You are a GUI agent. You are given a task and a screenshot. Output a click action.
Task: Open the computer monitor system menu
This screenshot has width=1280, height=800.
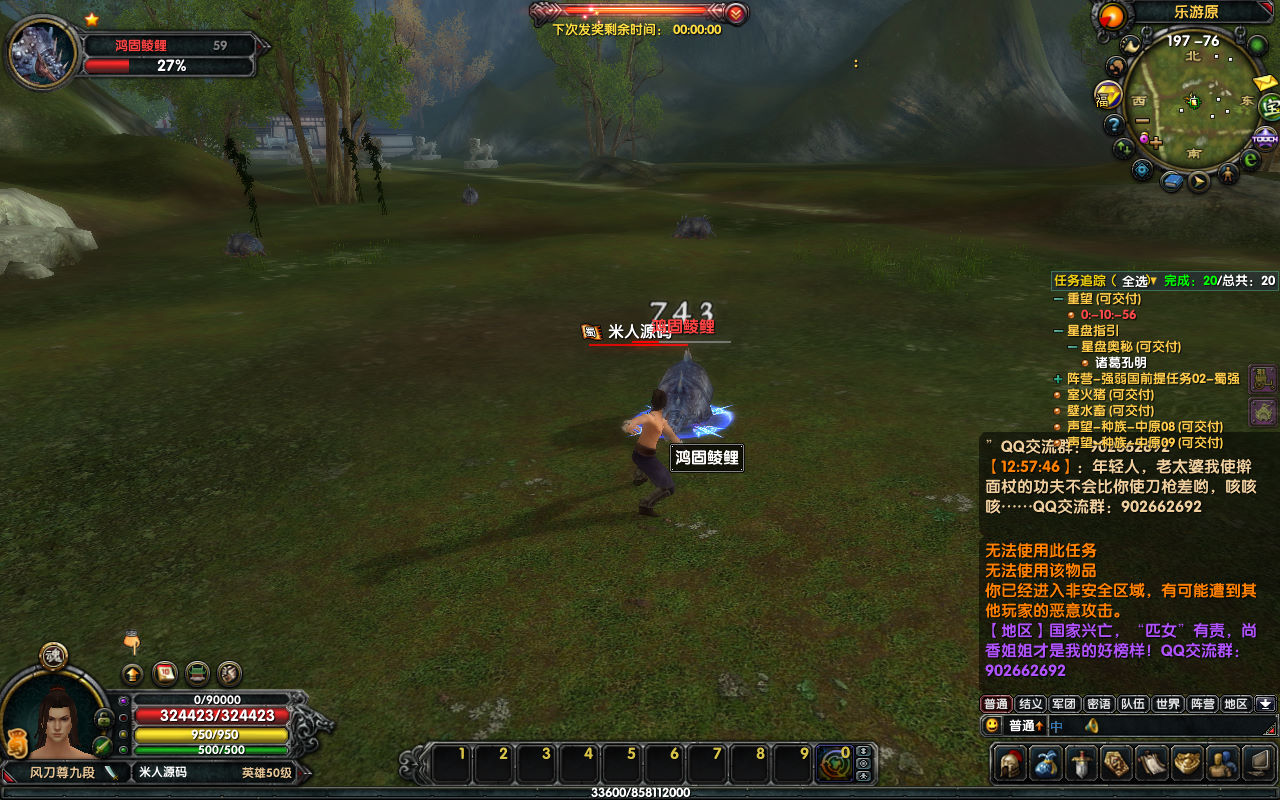coord(1258,764)
